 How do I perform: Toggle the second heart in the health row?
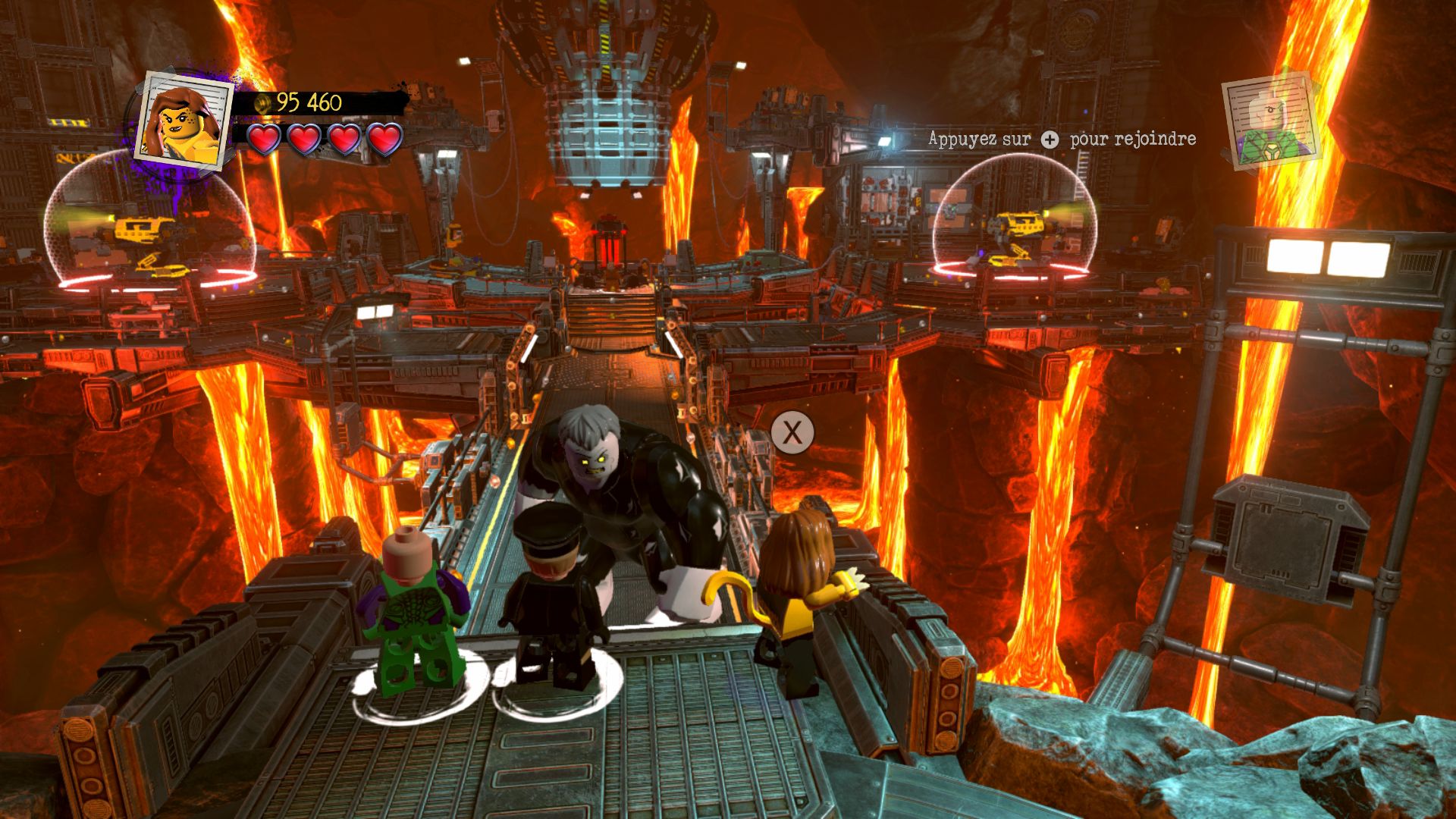[x=303, y=140]
